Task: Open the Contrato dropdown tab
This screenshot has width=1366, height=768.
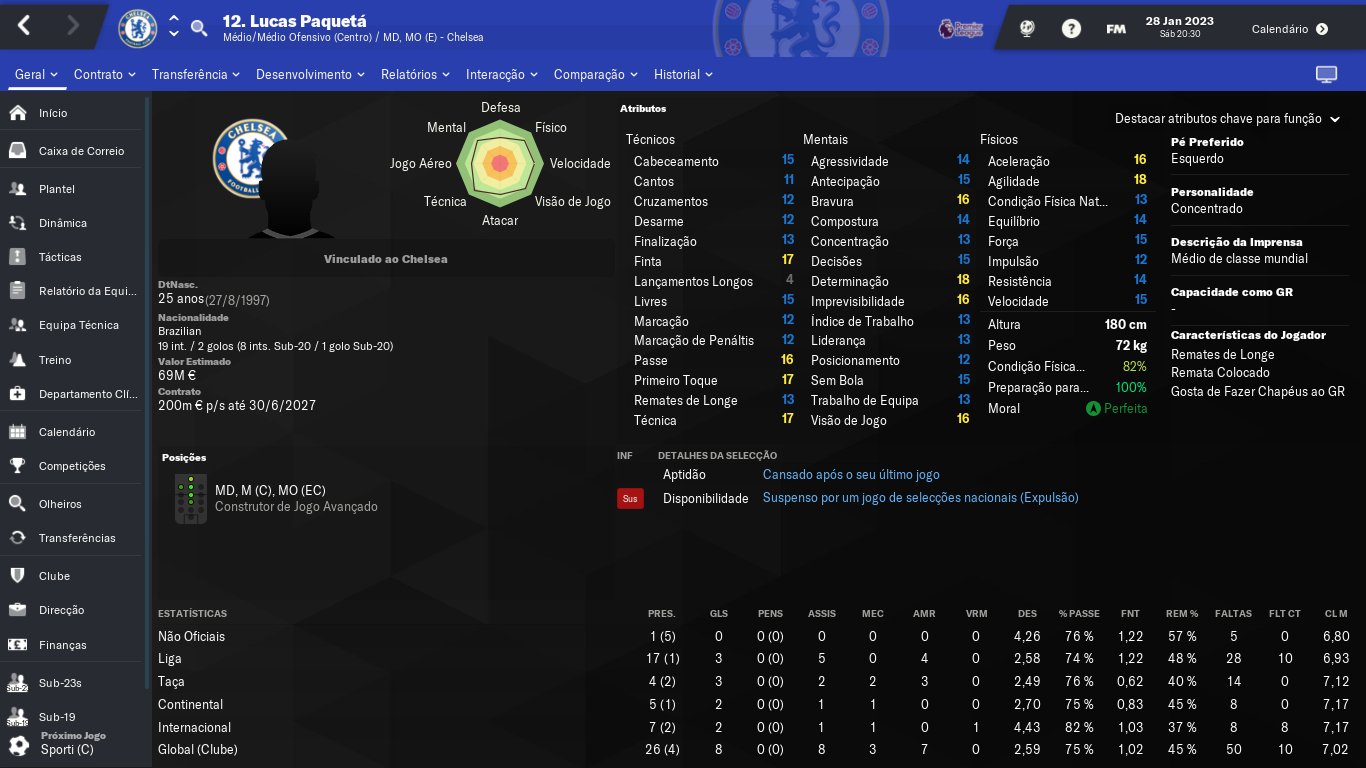Action: click(105, 74)
